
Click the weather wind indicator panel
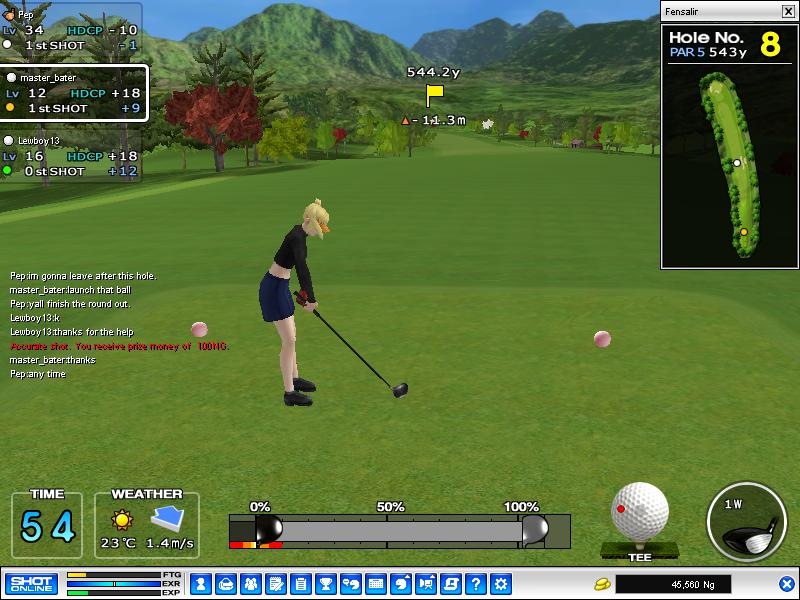(147, 525)
